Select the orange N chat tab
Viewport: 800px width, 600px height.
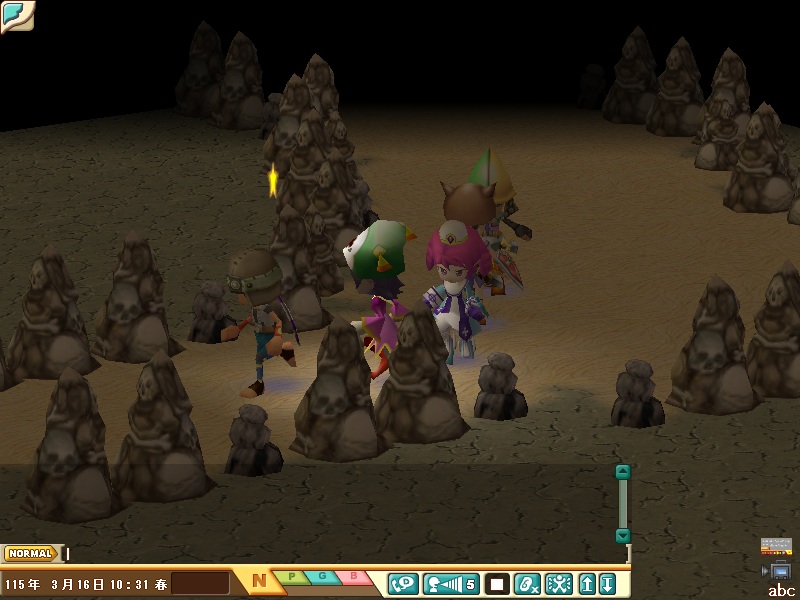pyautogui.click(x=258, y=580)
